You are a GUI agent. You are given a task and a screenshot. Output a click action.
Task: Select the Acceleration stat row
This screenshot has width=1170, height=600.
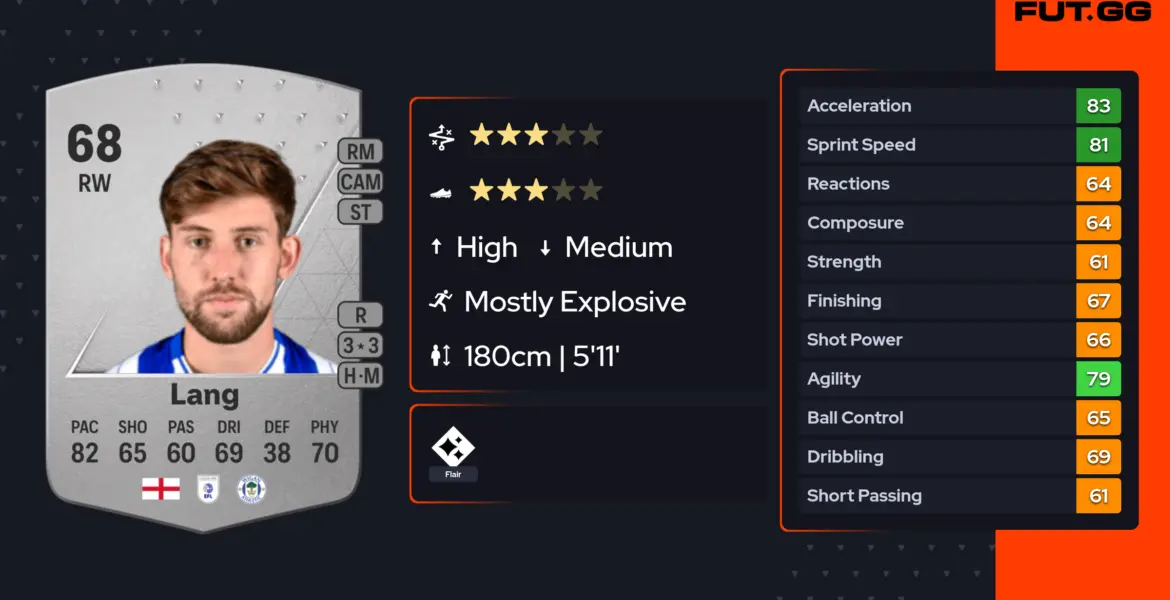[960, 106]
